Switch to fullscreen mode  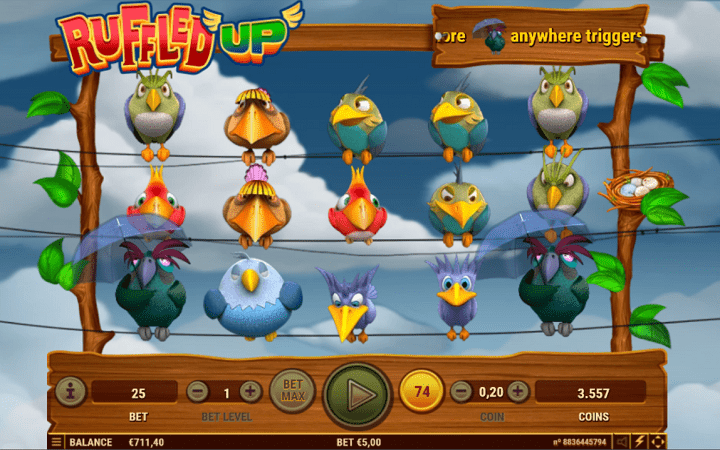click(x=658, y=441)
